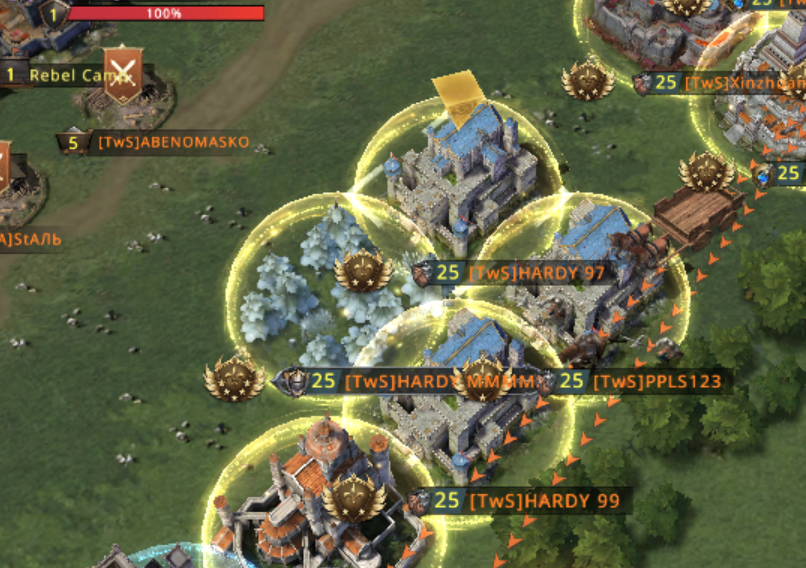Tap the [TwS]PPLS123 player label
Image resolution: width=806 pixels, height=568 pixels.
point(656,381)
